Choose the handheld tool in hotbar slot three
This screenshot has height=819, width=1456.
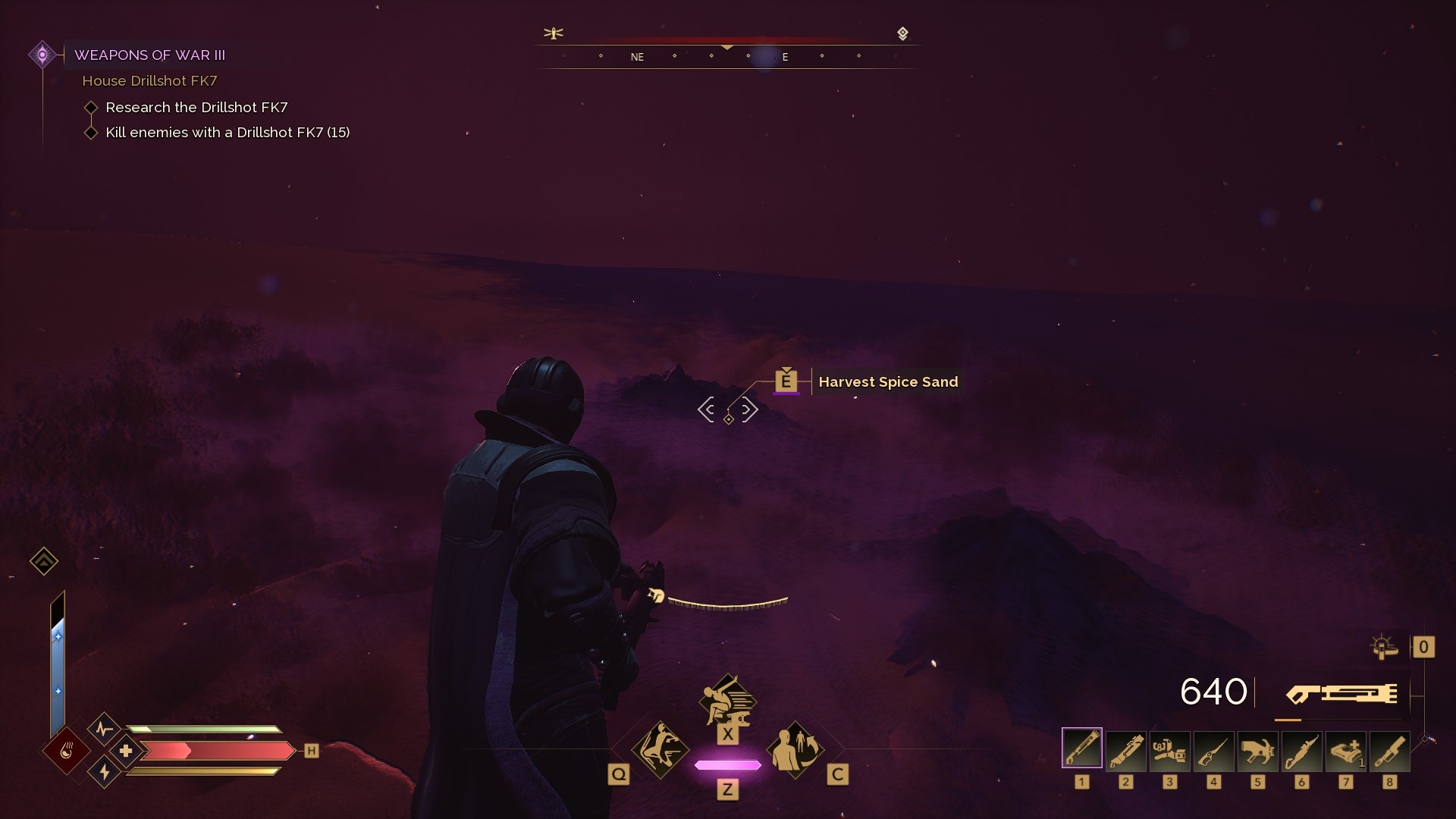[1170, 750]
